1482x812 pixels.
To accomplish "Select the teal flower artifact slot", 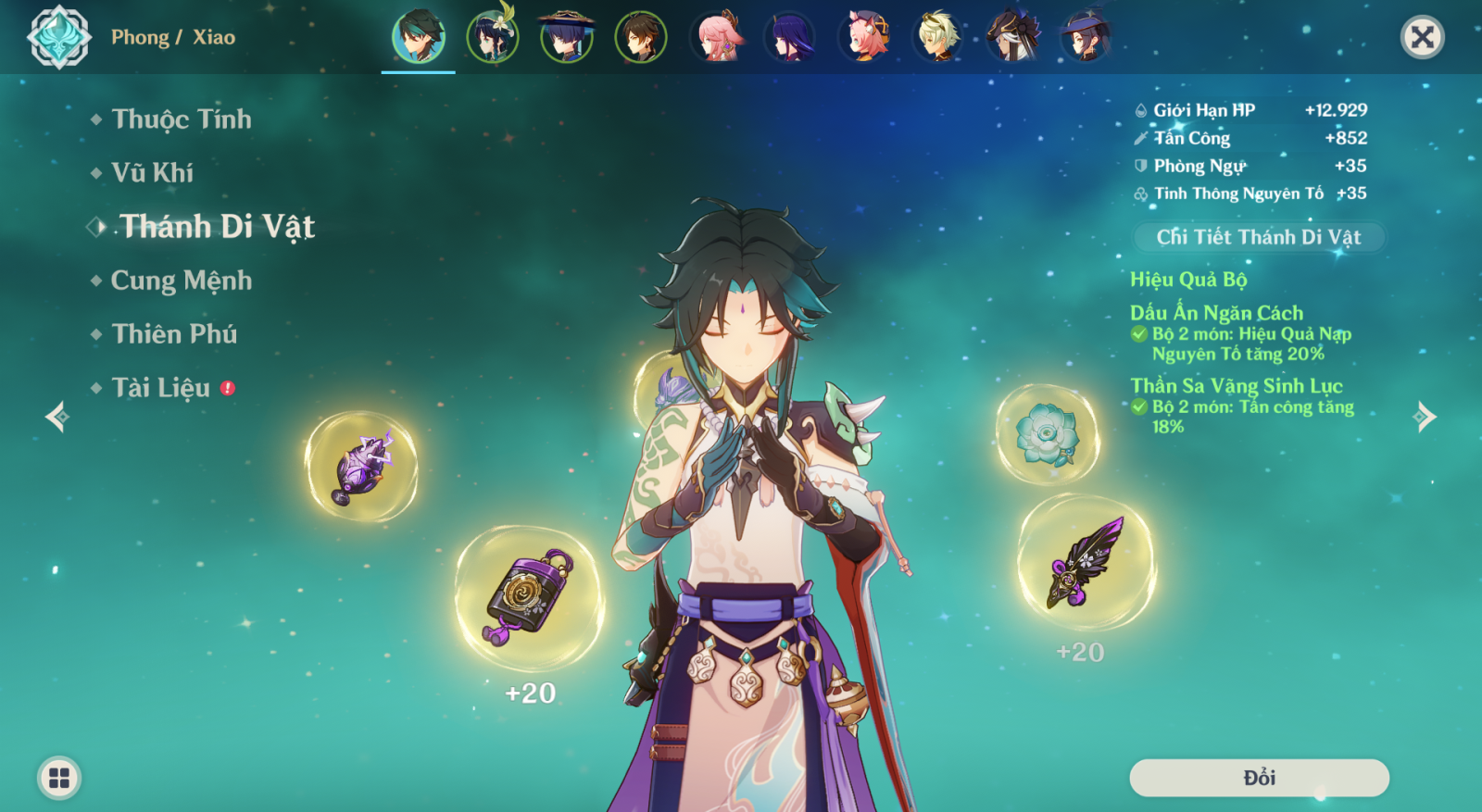I will 1047,434.
